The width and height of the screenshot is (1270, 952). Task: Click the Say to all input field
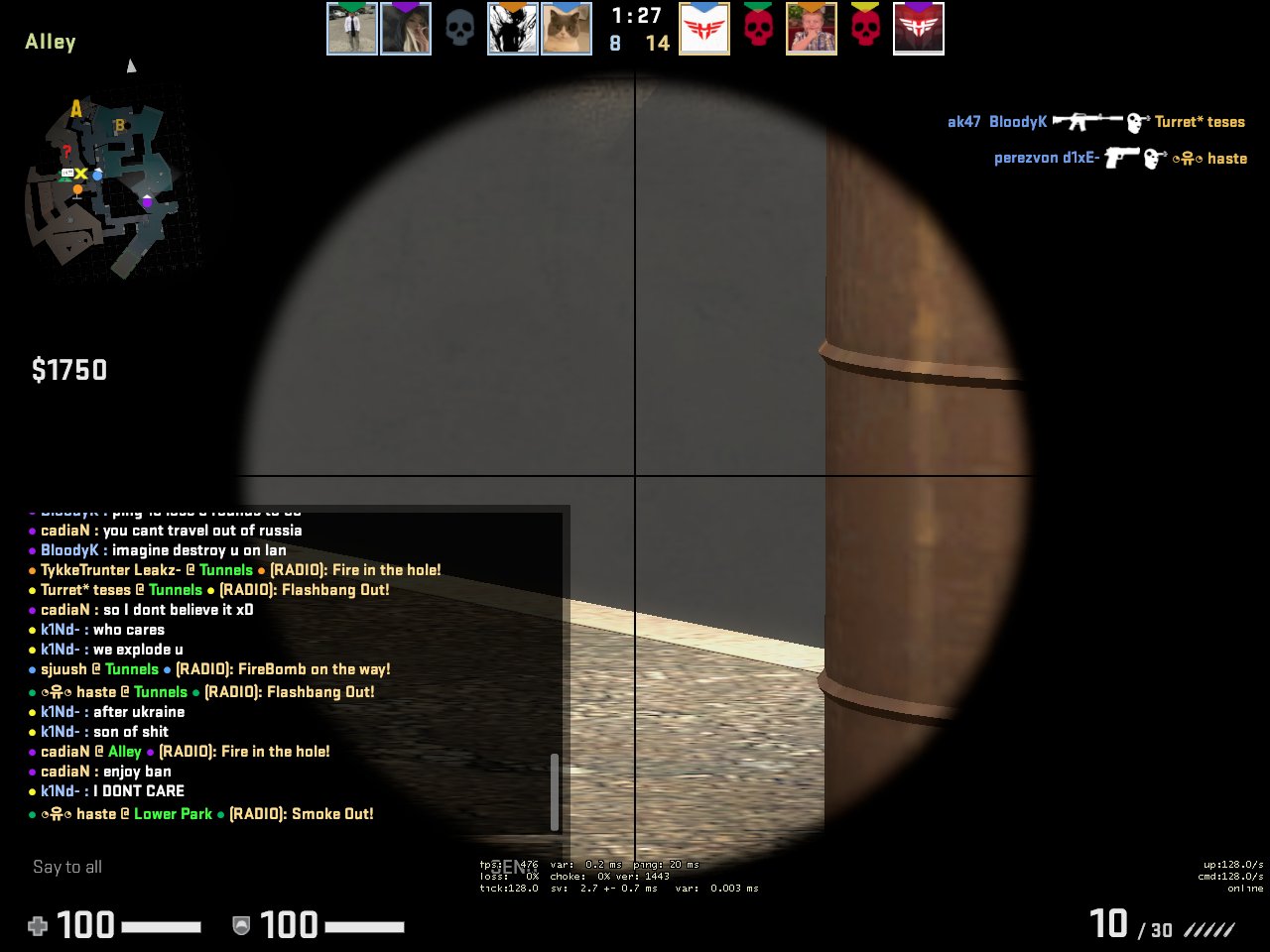(67, 866)
